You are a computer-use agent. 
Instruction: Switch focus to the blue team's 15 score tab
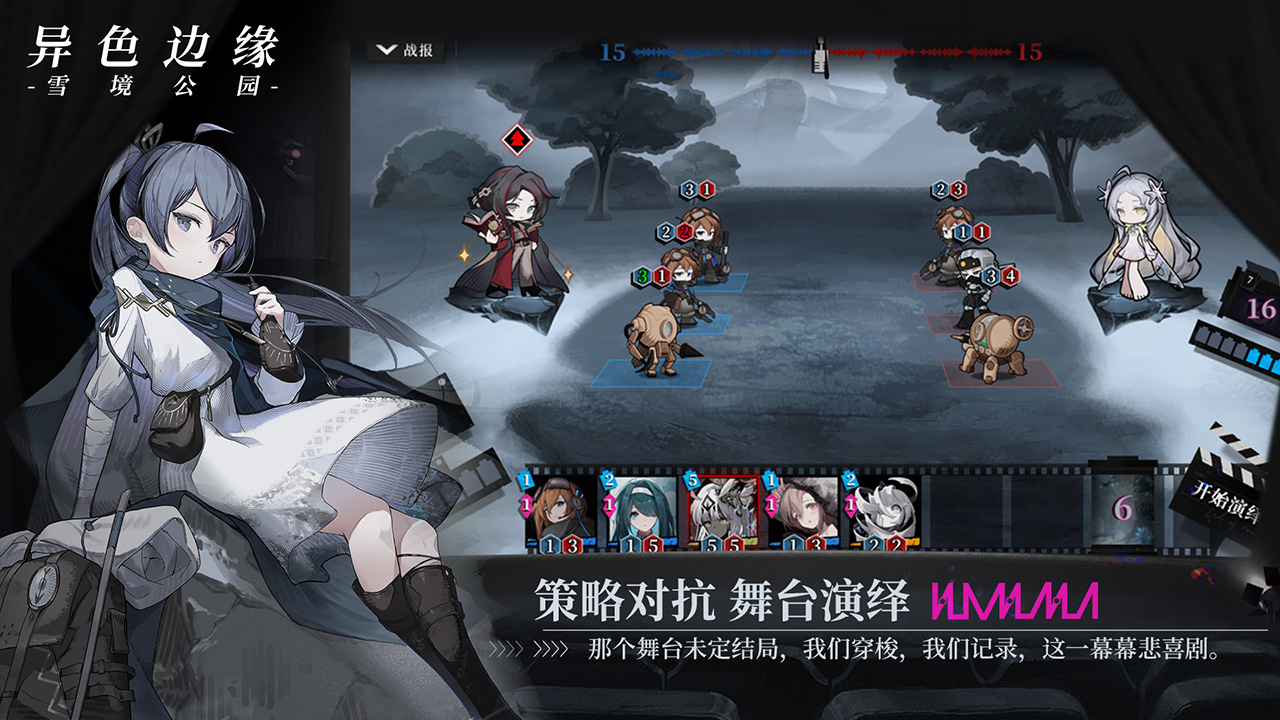(x=615, y=50)
